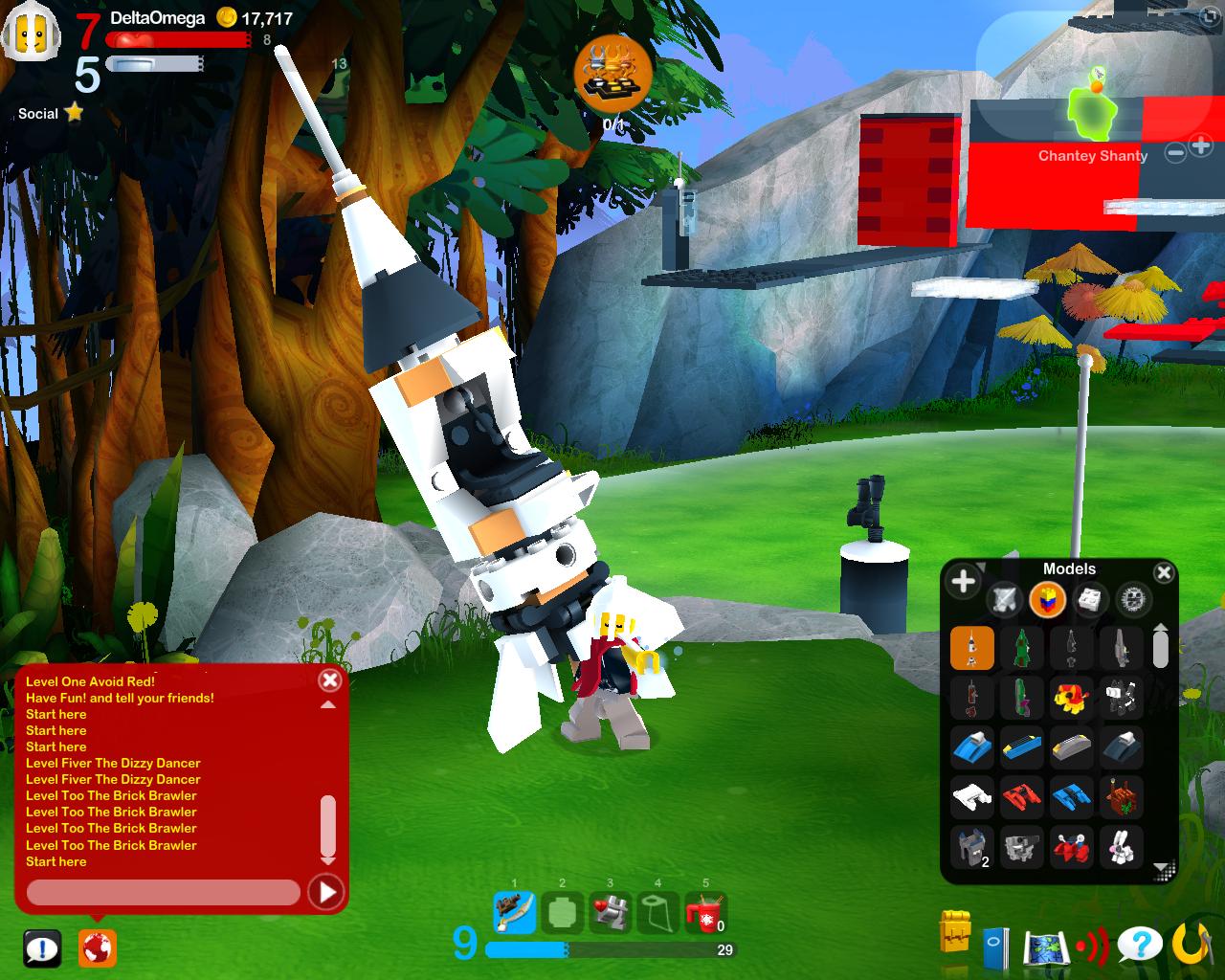Send the chat message with arrow button

325,893
